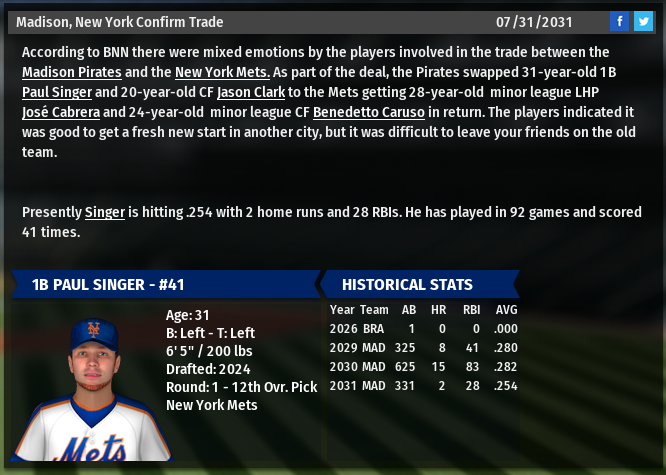666x475 pixels.
Task: Select Paul Singer's player portrait
Action: point(92,388)
